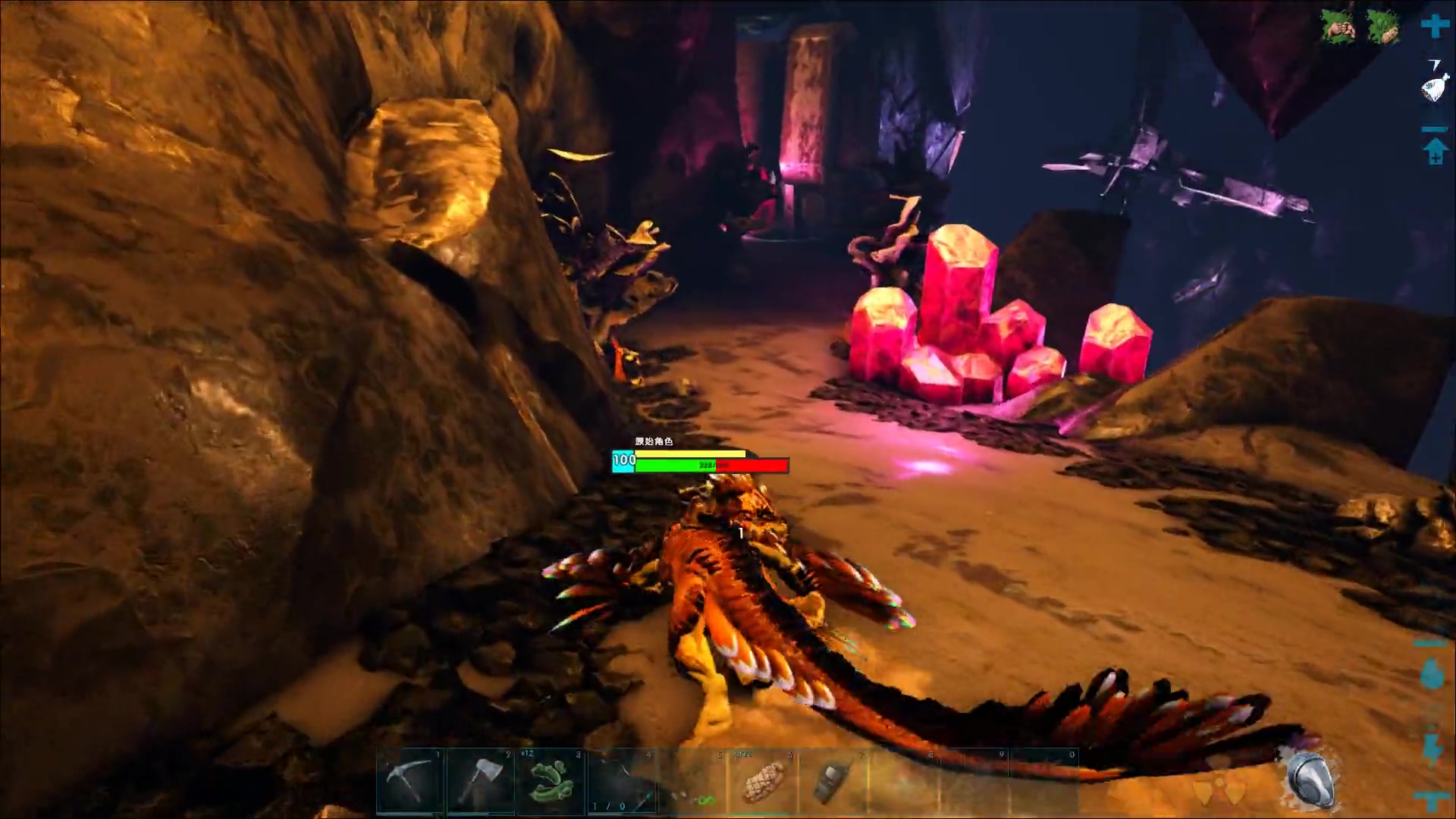Click the silver helmet armor icon
The height and width of the screenshot is (819, 1456).
pyautogui.click(x=1312, y=780)
